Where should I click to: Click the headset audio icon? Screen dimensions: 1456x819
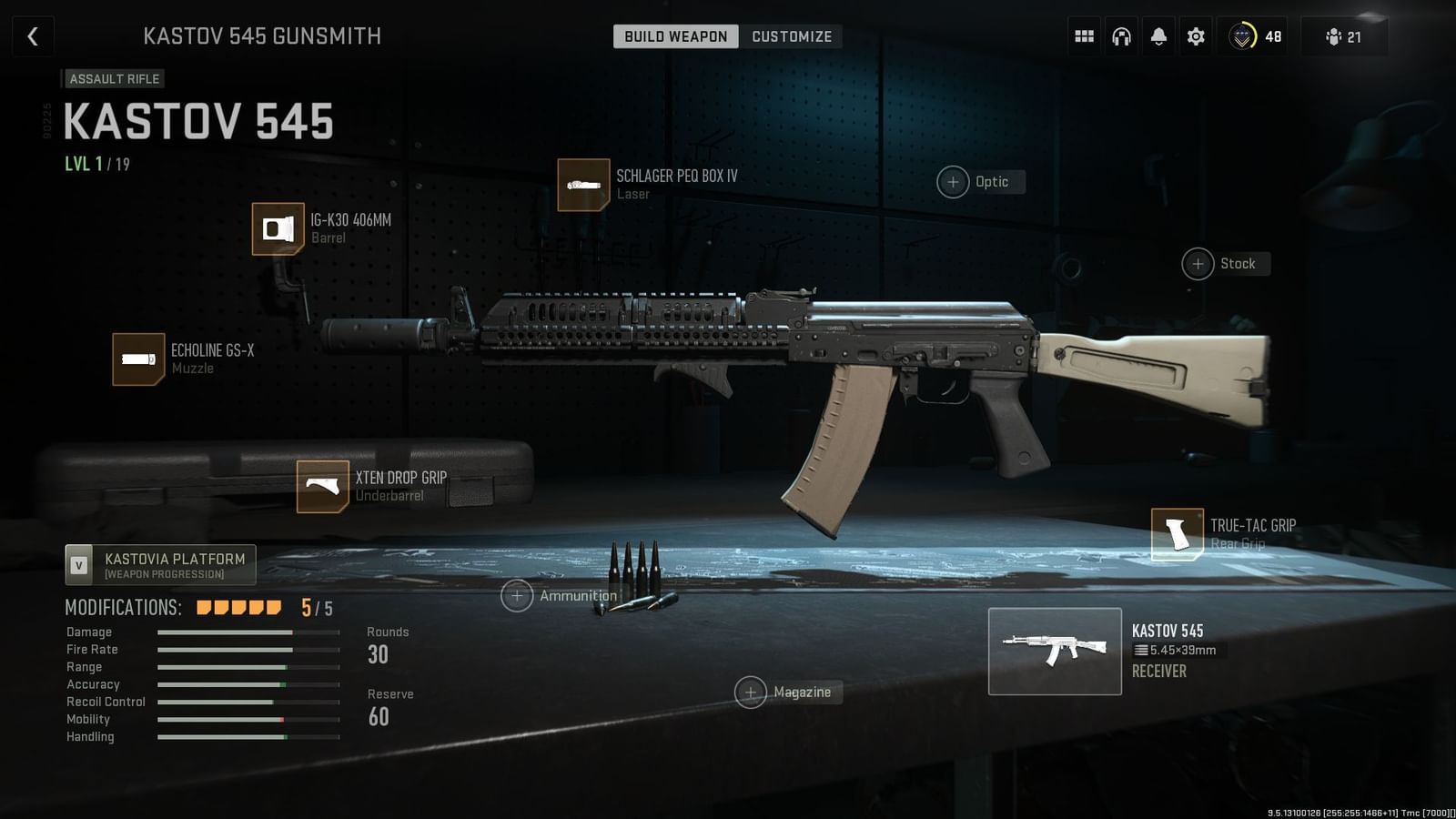point(1121,35)
